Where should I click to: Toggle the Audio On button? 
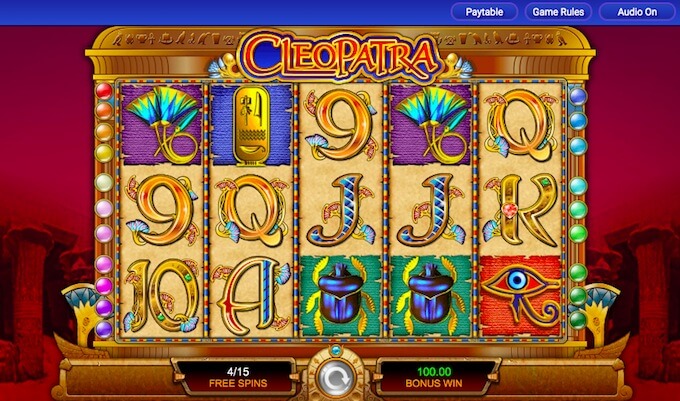click(x=637, y=12)
